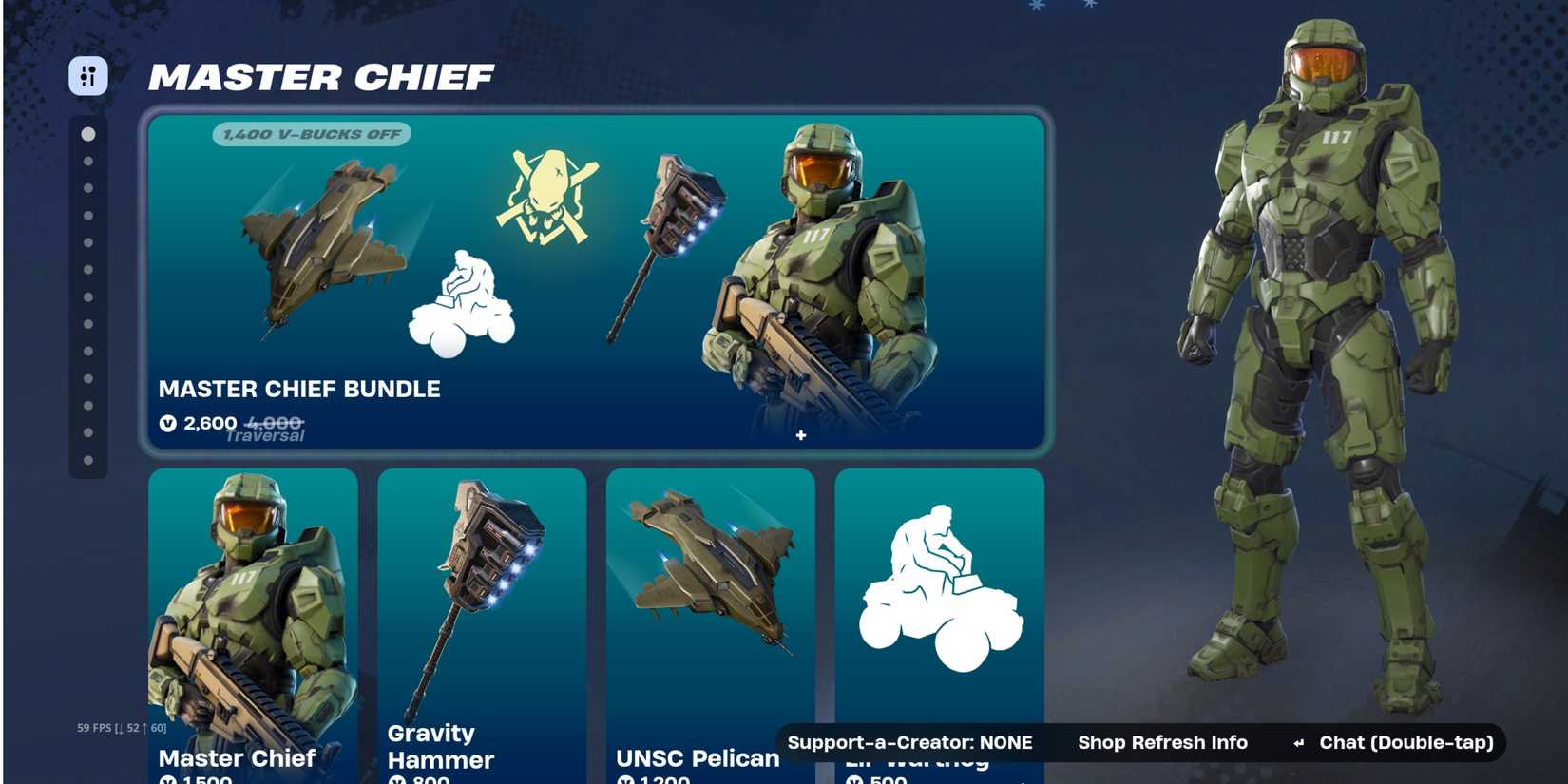Screen dimensions: 1568x784
Task: Expand the Master Chief Bundle with the plus icon
Action: pos(801,435)
